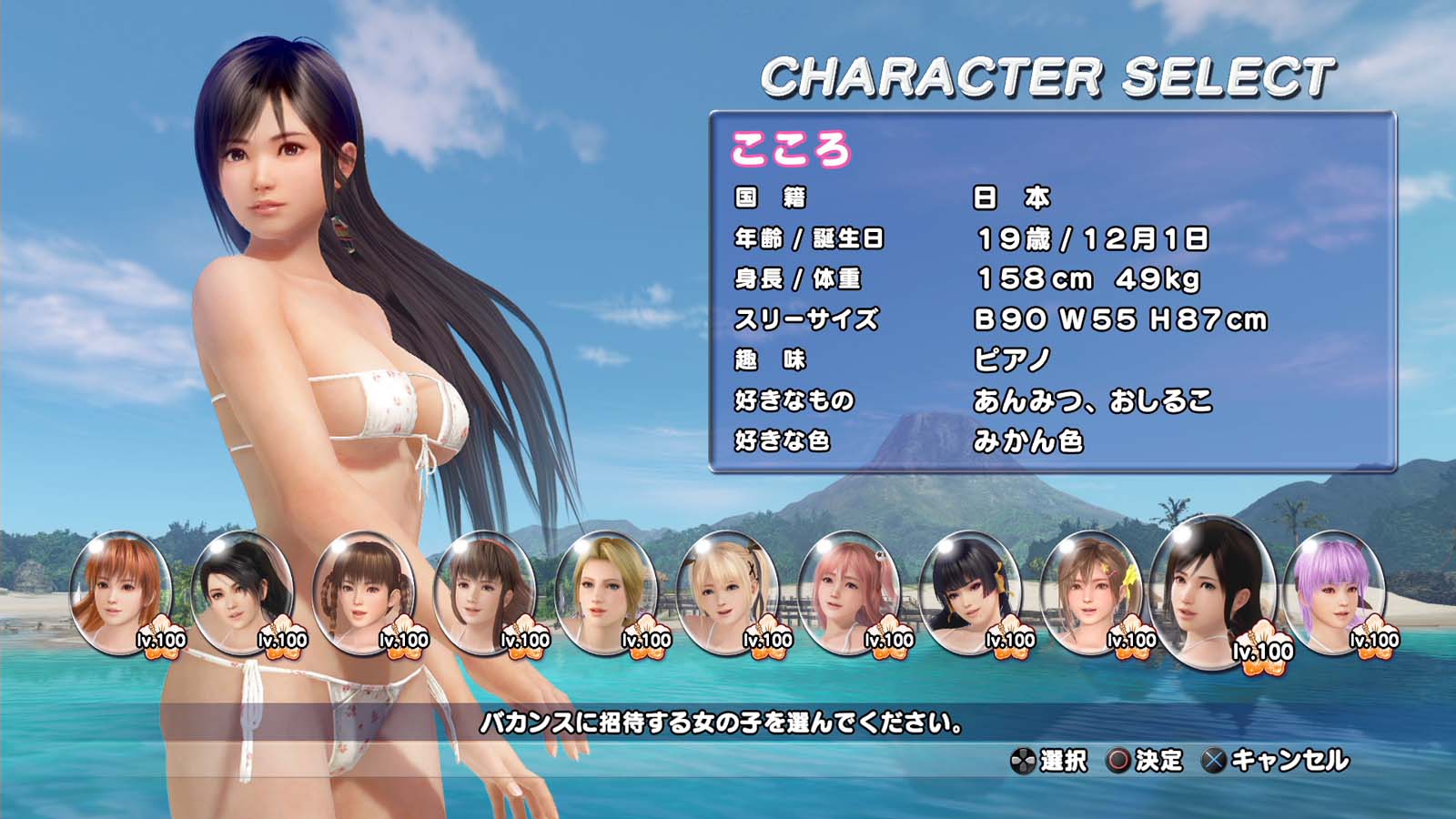The image size is (1456, 819).
Task: Choose the purple-haired girl portrait
Action: 1334,591
